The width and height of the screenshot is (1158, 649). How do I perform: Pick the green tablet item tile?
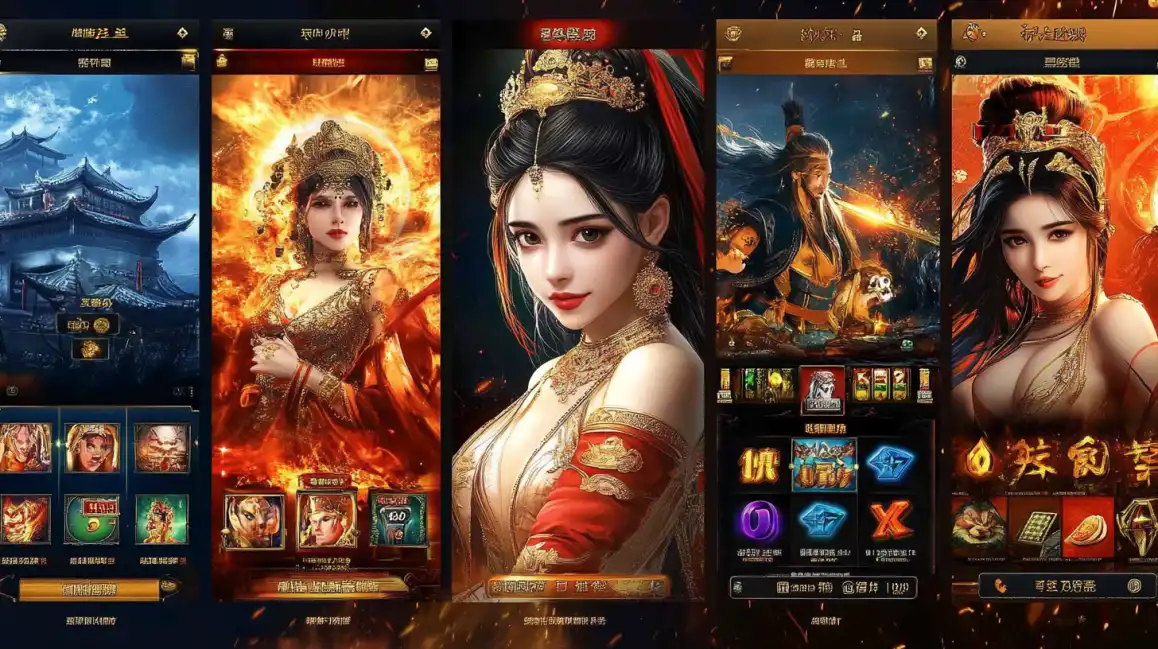(x=1033, y=526)
